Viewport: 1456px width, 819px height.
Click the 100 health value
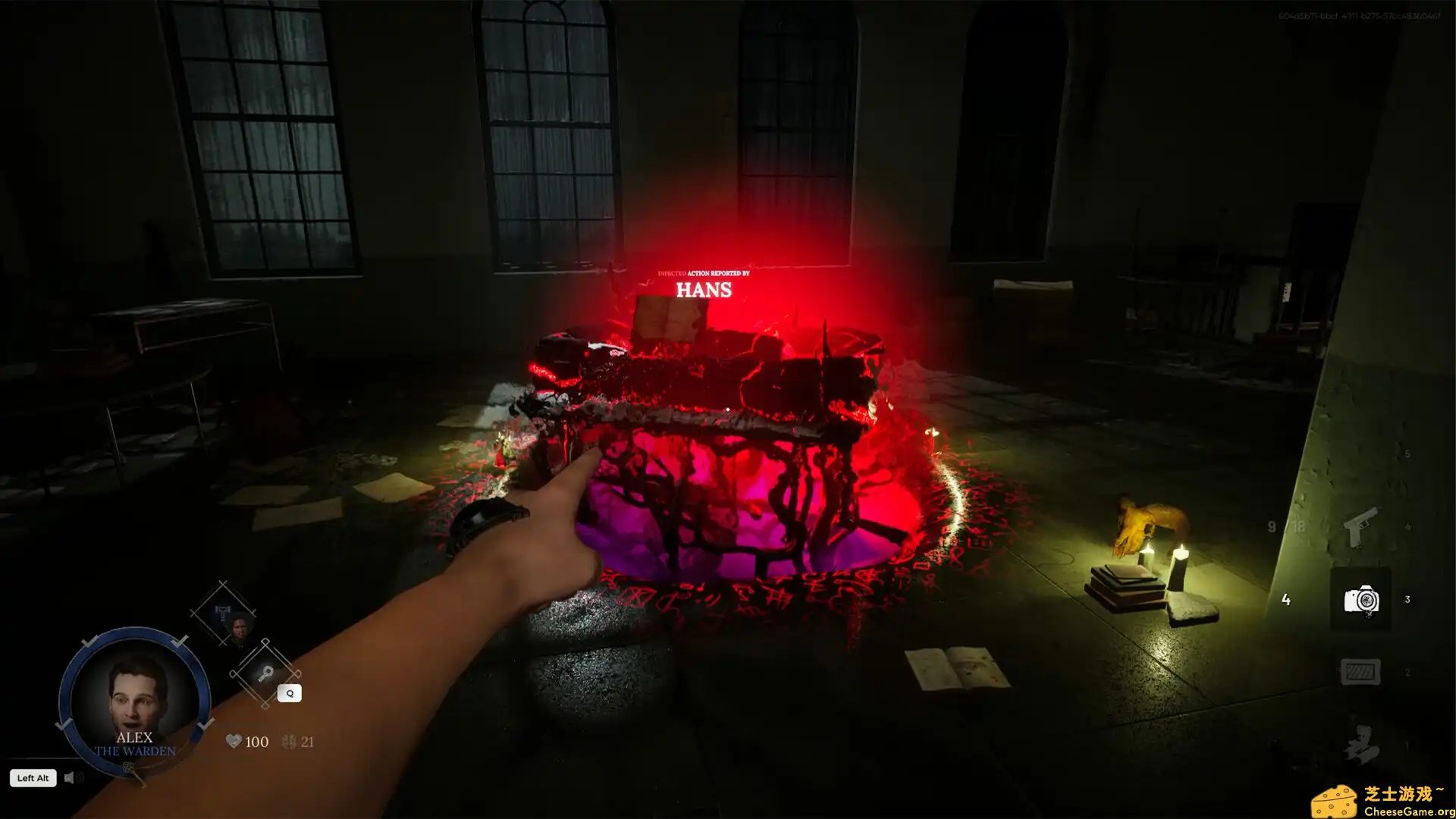pyautogui.click(x=256, y=741)
